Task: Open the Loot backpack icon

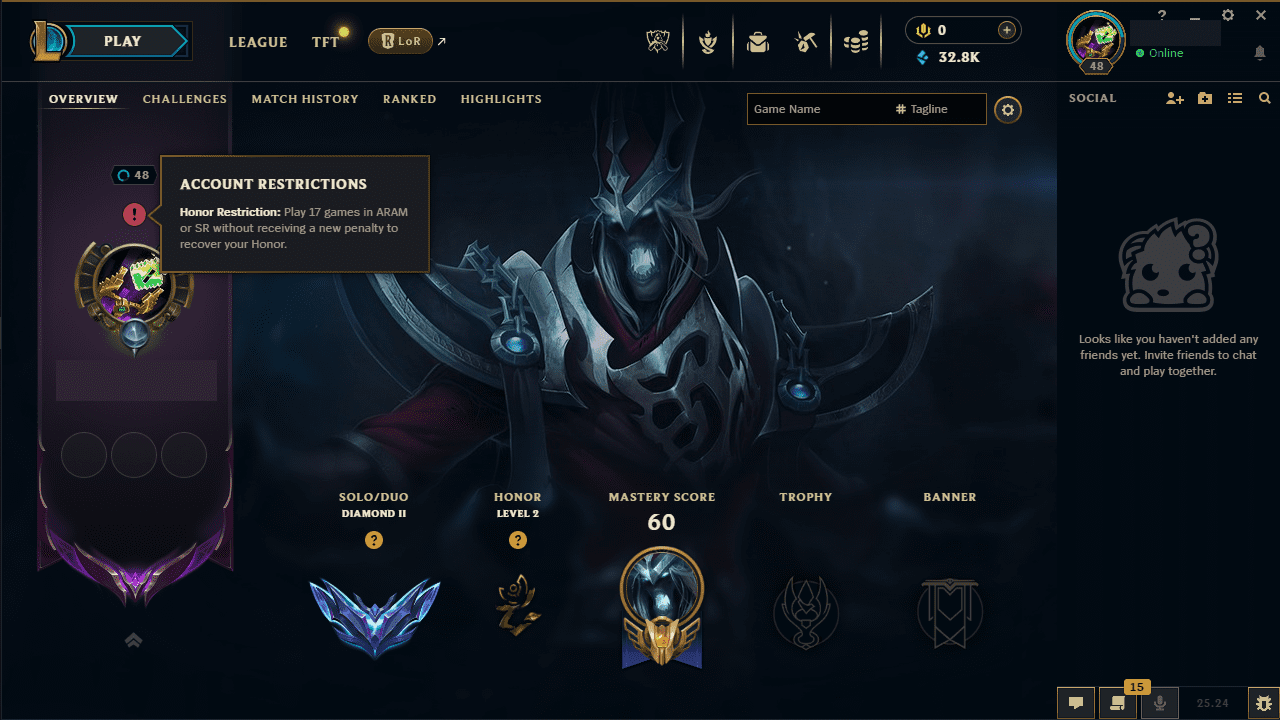Action: tap(758, 41)
